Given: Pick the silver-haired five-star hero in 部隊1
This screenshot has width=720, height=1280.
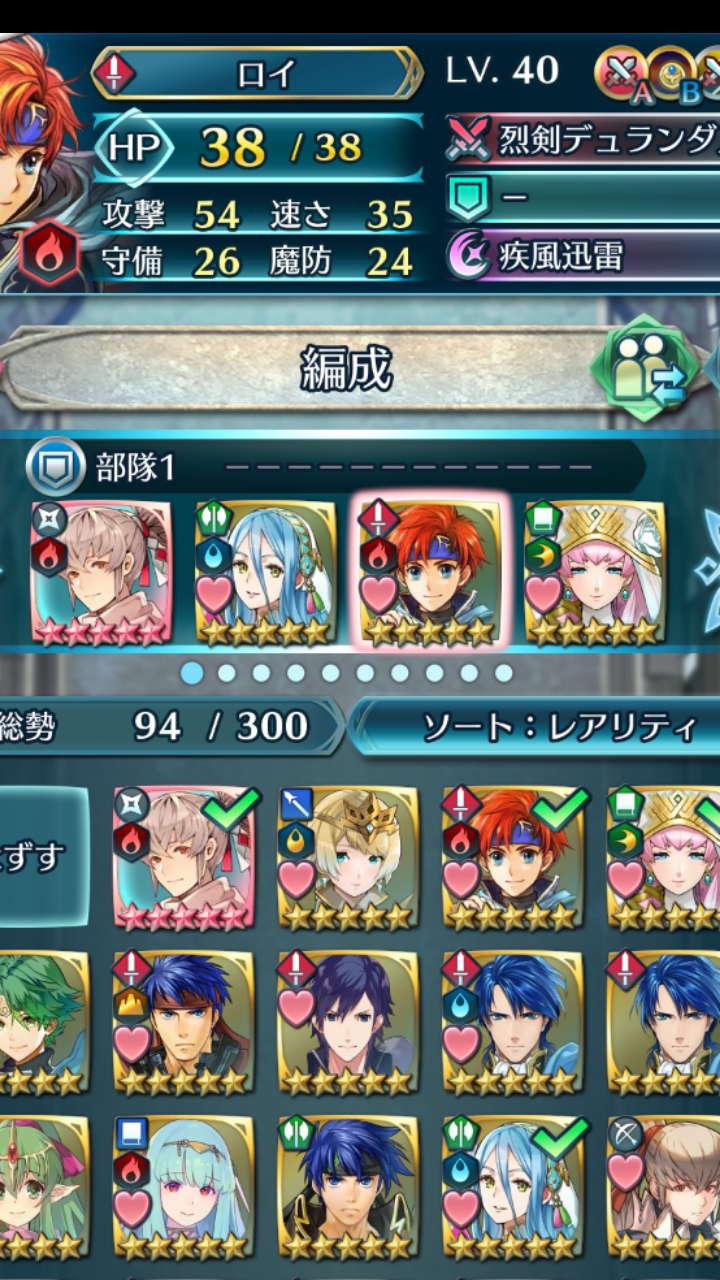Looking at the screenshot, I should point(101,572).
